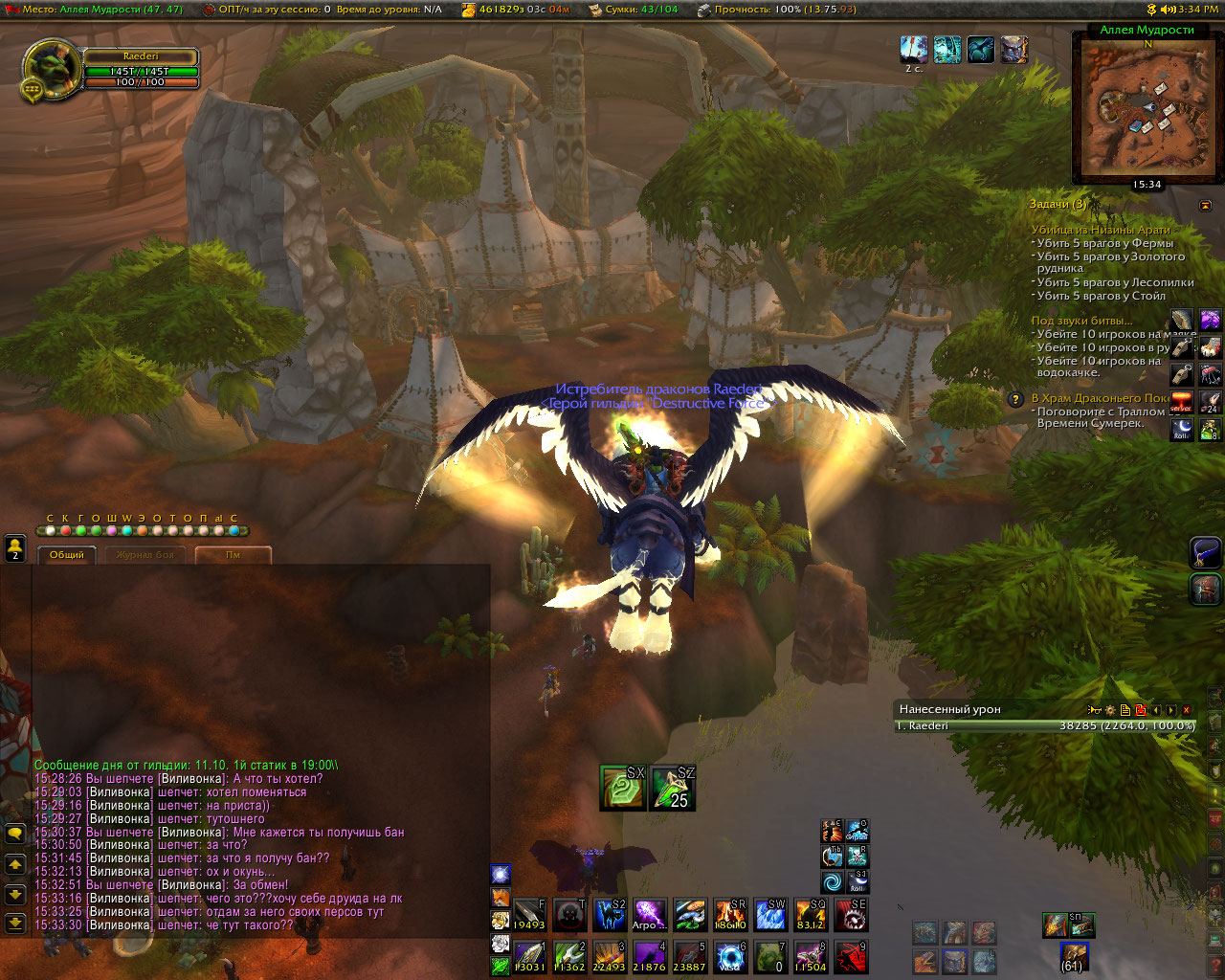Click the Raederi player portrait
This screenshot has height=980, width=1225.
51,69
